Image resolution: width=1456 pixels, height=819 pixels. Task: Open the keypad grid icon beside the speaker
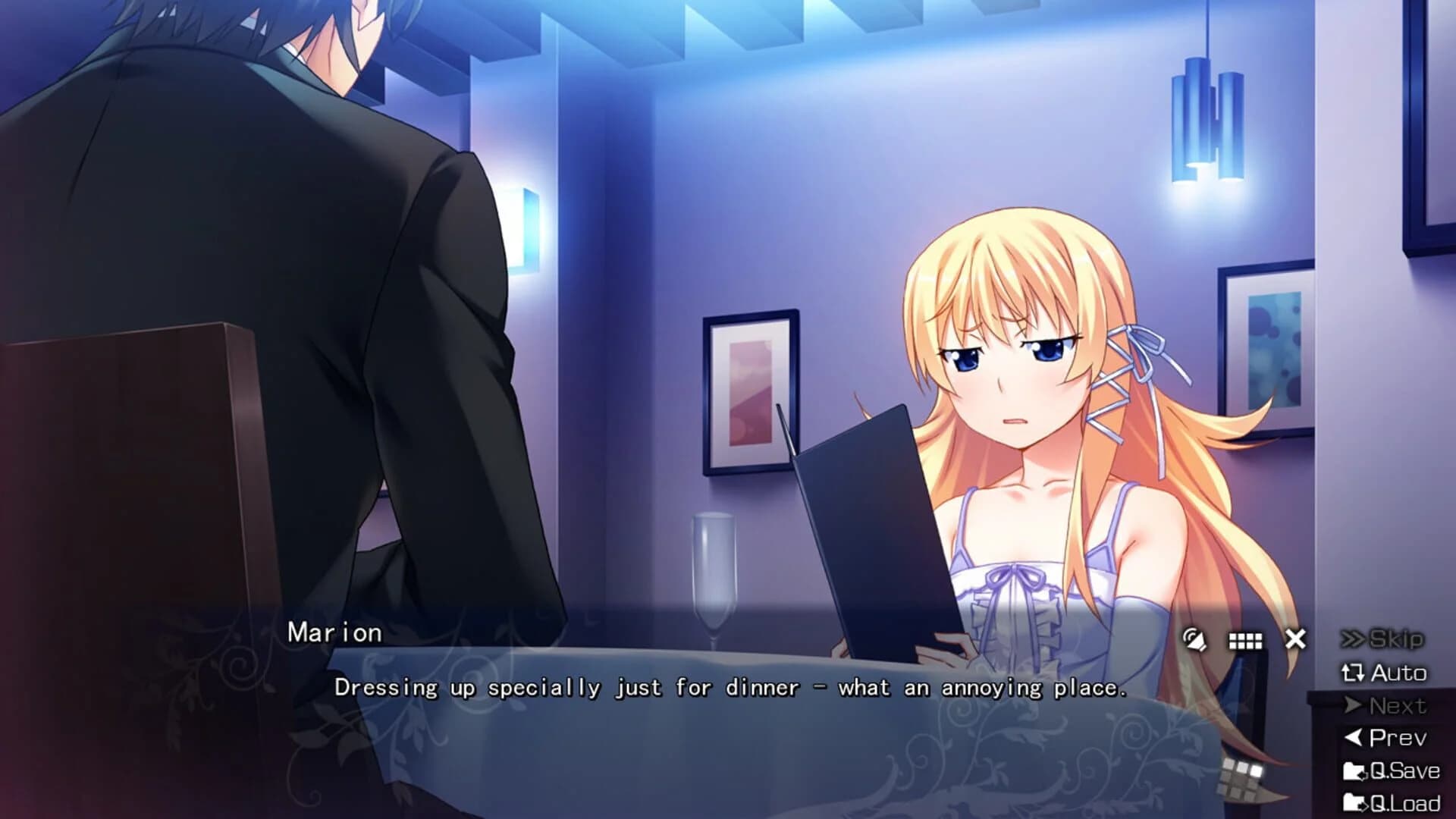[x=1247, y=642]
